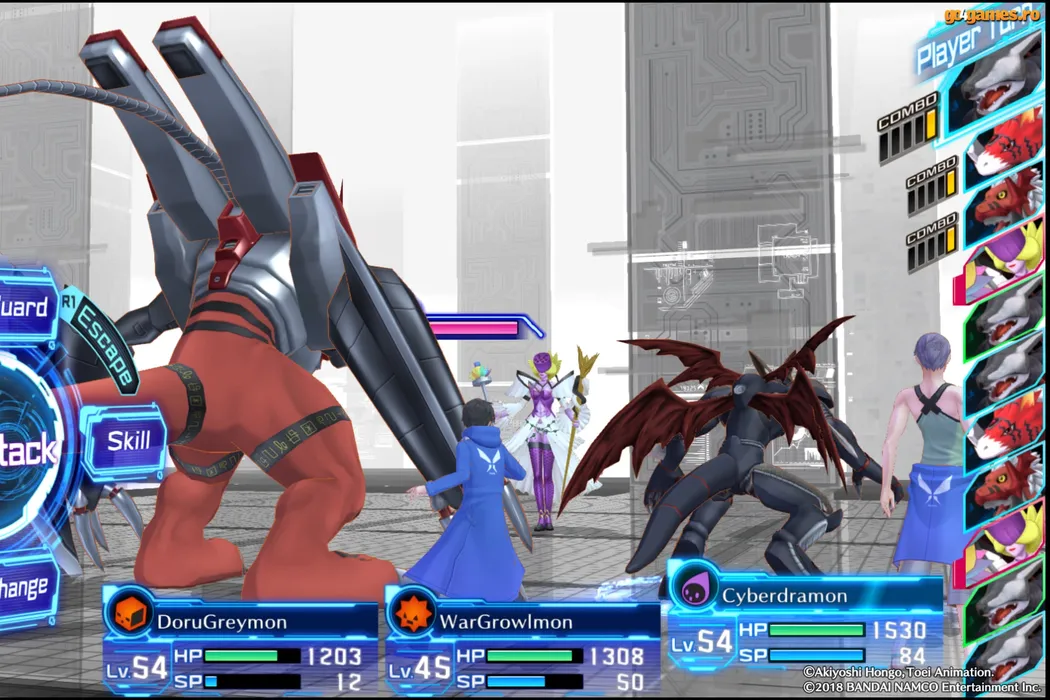Open the Skill command menu

point(127,441)
